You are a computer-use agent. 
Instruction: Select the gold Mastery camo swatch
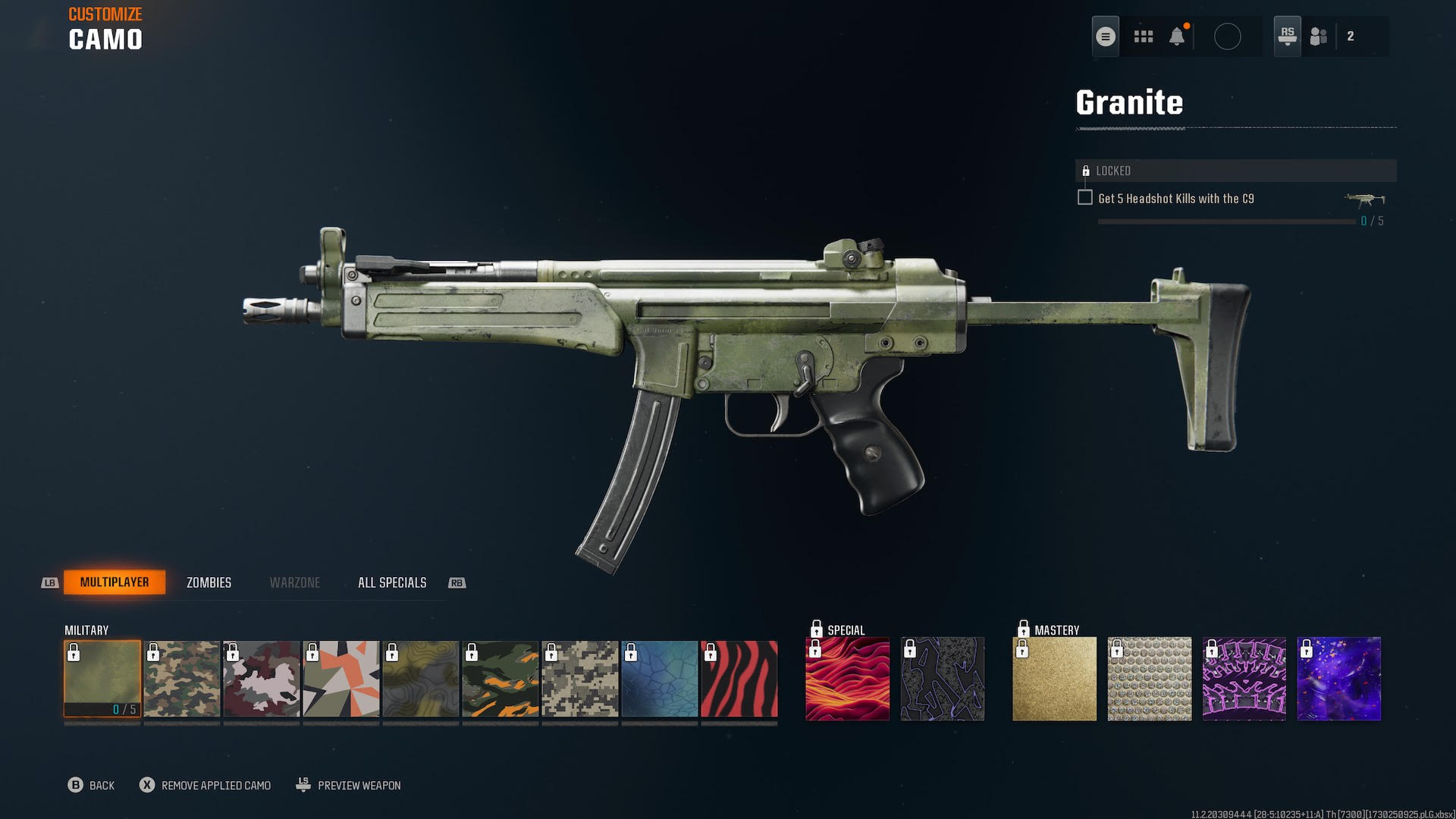coord(1053,677)
